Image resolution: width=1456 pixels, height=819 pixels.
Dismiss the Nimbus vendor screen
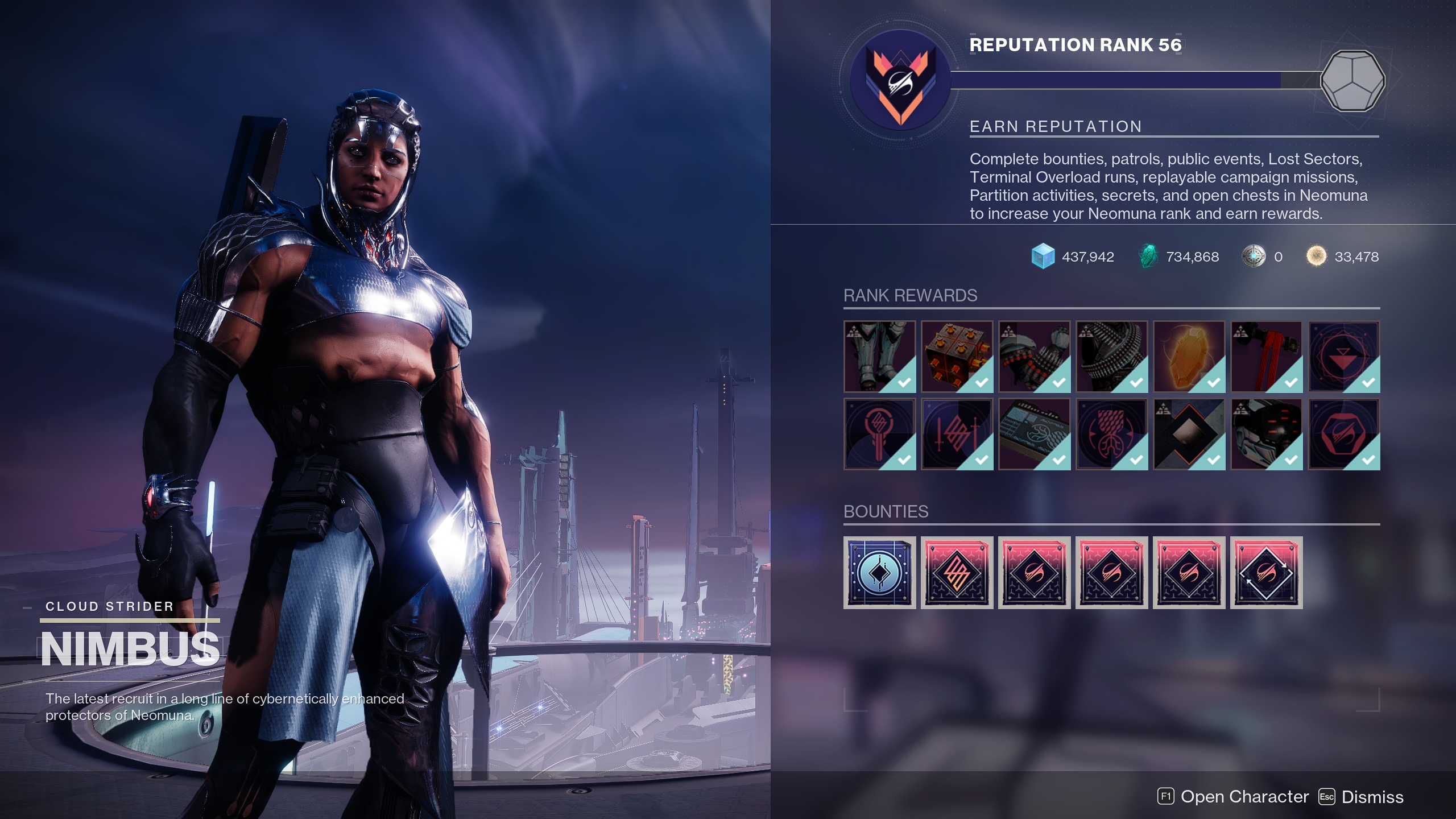pos(1361,797)
